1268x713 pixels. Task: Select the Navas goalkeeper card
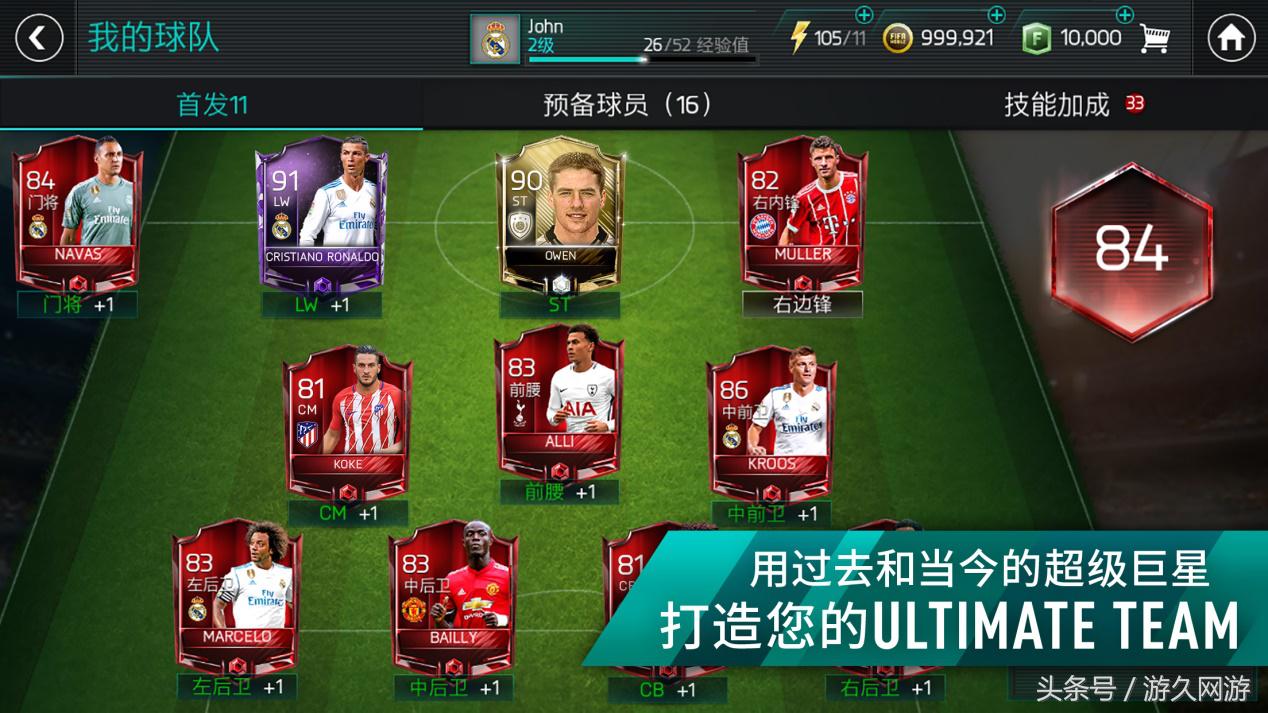point(78,212)
